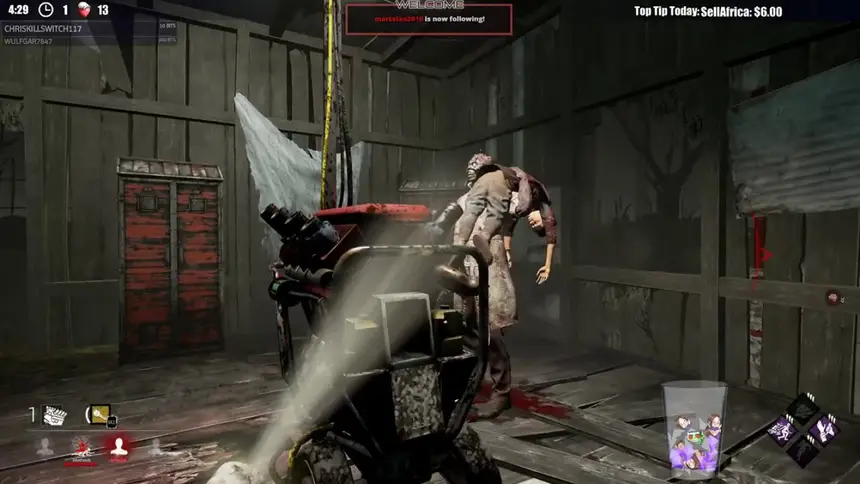Activate the right purple perk diamond

[824, 430]
